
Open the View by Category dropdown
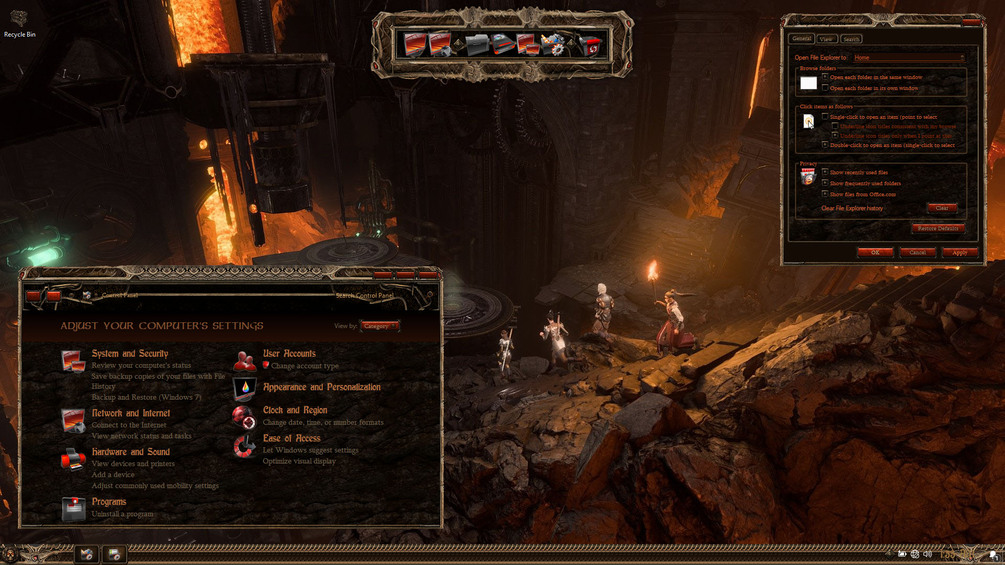379,326
